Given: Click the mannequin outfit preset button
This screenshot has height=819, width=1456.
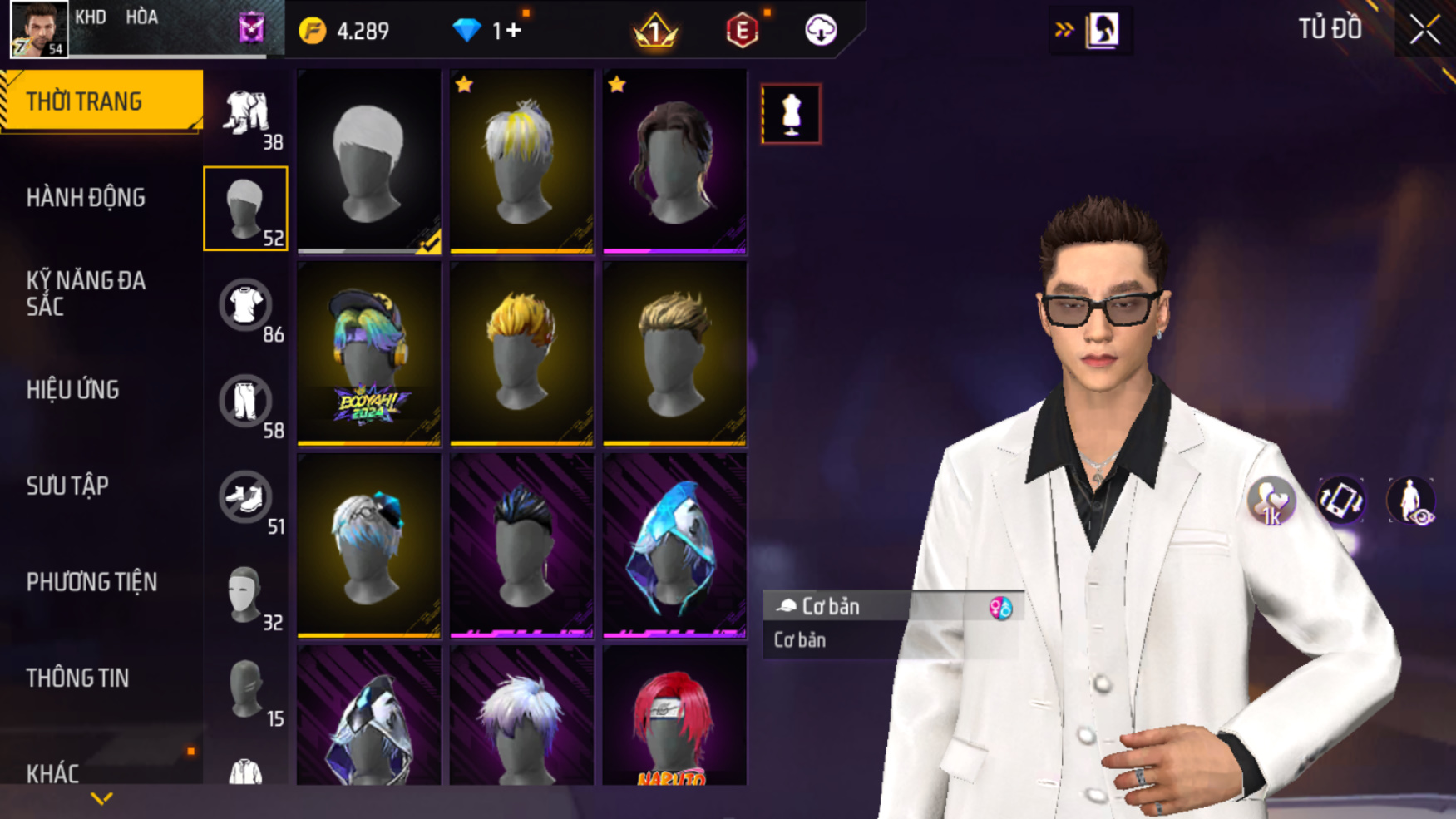Looking at the screenshot, I should (x=791, y=114).
